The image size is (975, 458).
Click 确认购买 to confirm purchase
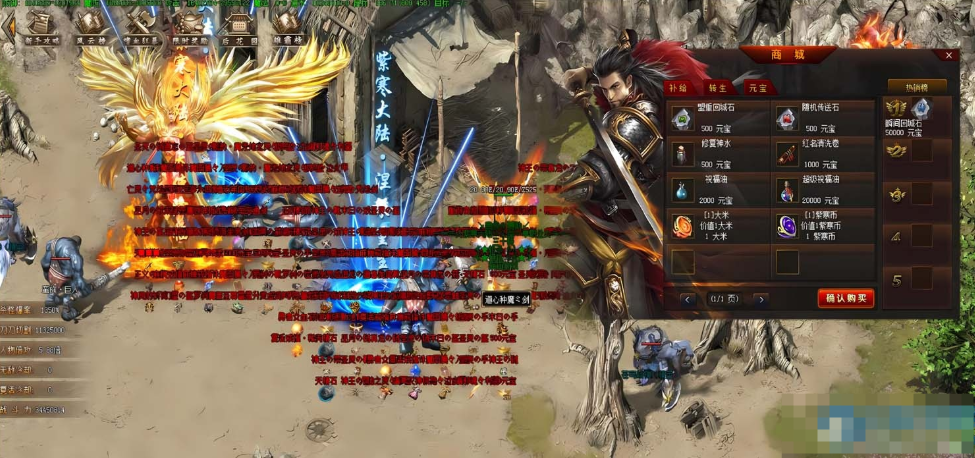845,298
